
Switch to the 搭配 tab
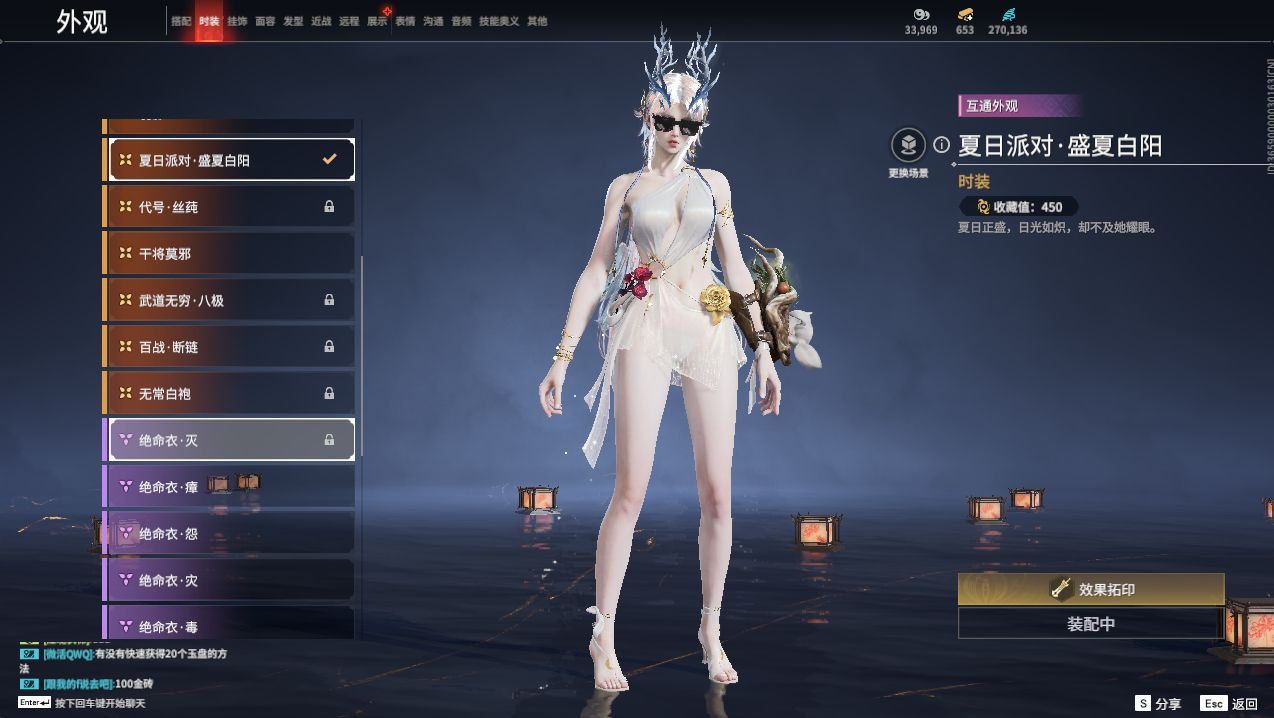(x=181, y=21)
